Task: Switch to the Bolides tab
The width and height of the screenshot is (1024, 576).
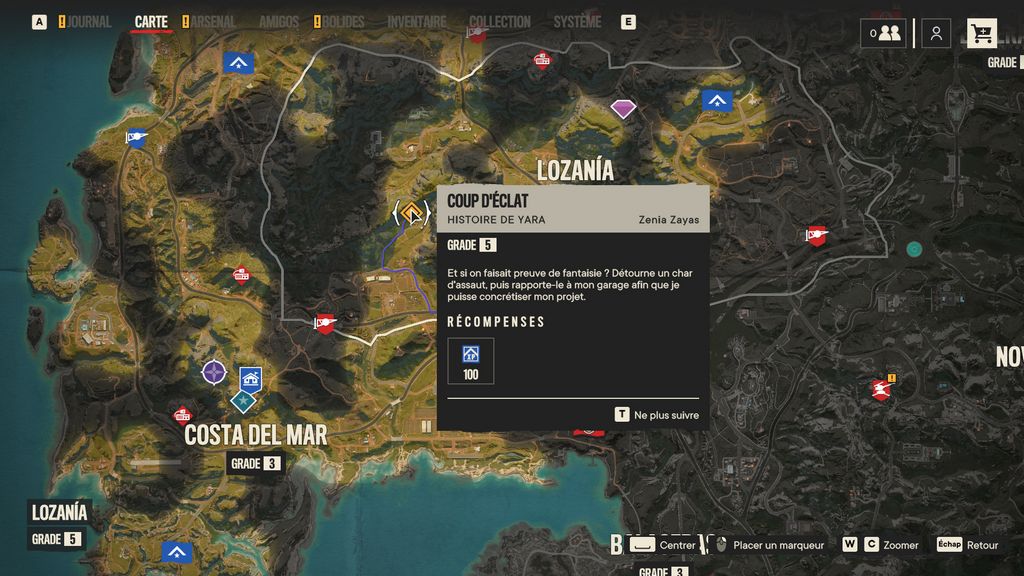Action: point(345,22)
